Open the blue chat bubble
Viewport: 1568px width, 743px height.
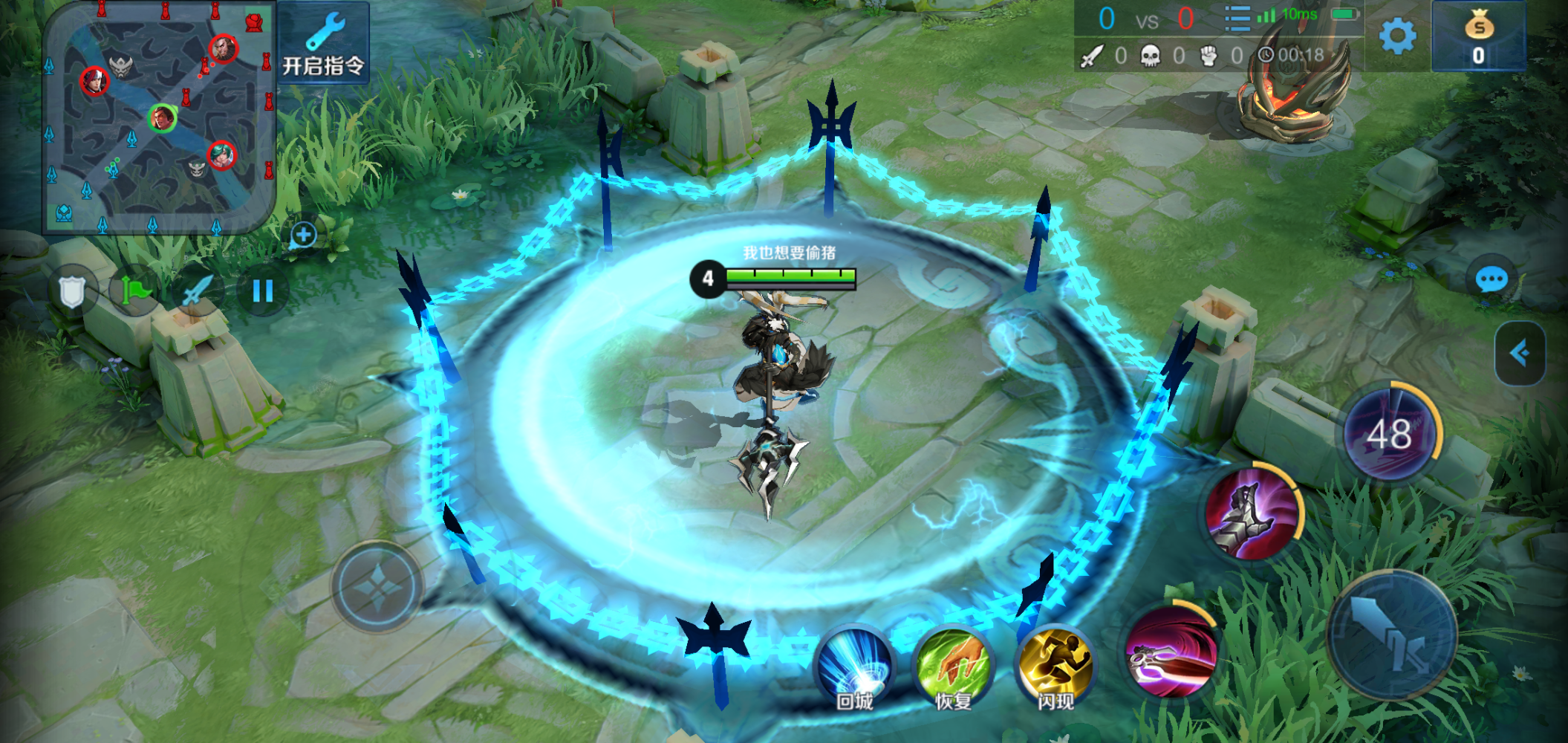(1491, 280)
